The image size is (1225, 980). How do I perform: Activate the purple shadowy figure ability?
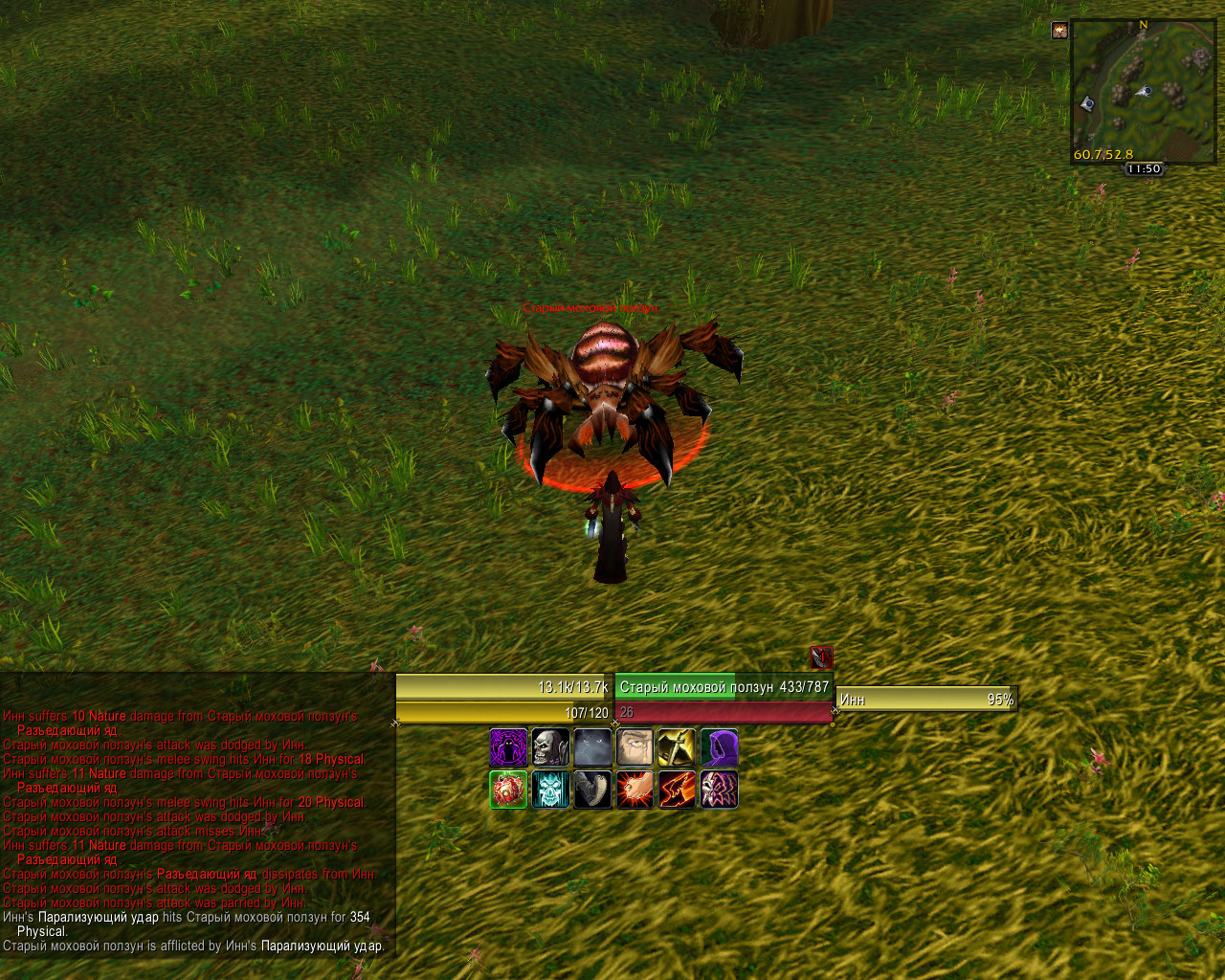click(508, 747)
